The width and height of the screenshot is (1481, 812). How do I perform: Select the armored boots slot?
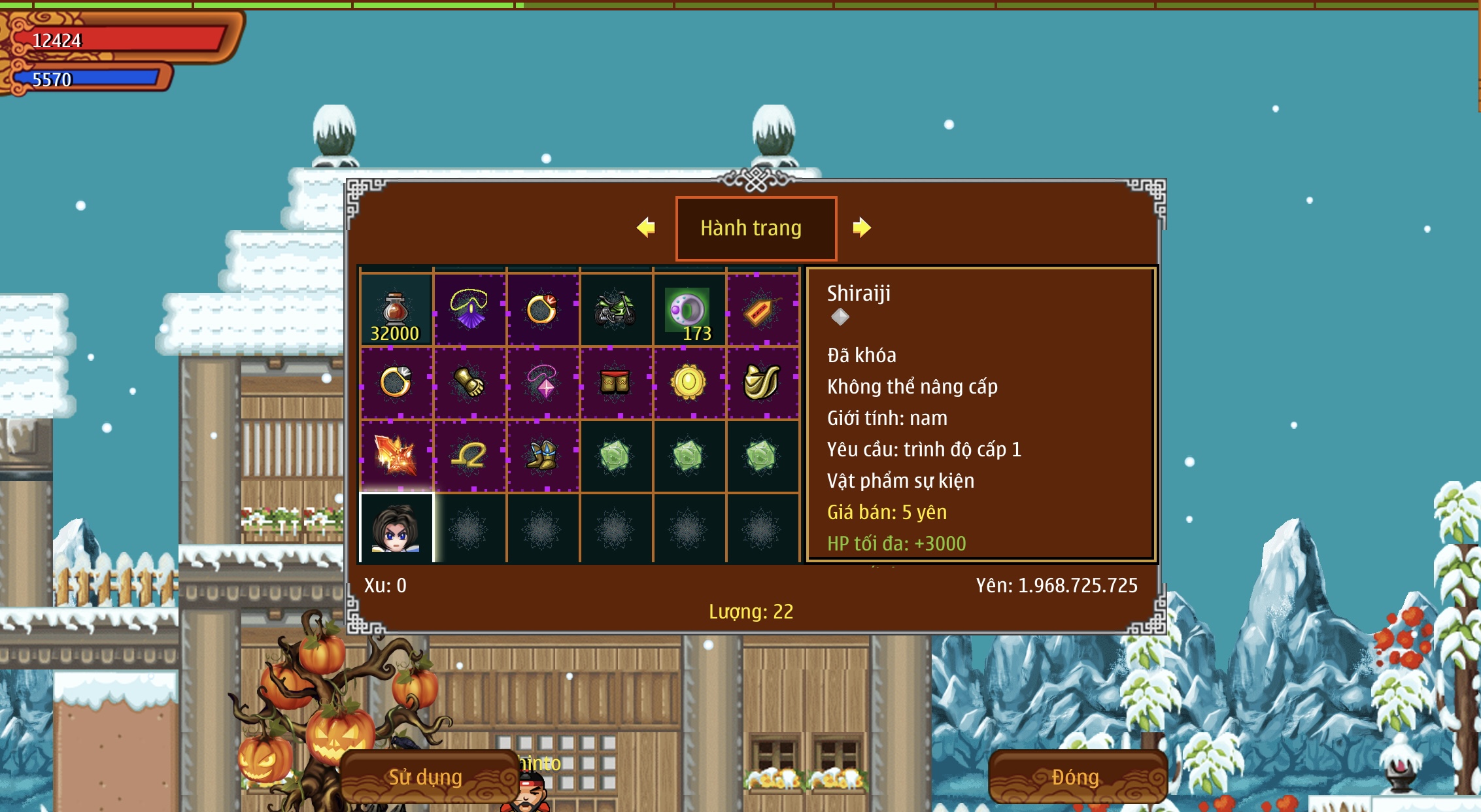pos(543,456)
